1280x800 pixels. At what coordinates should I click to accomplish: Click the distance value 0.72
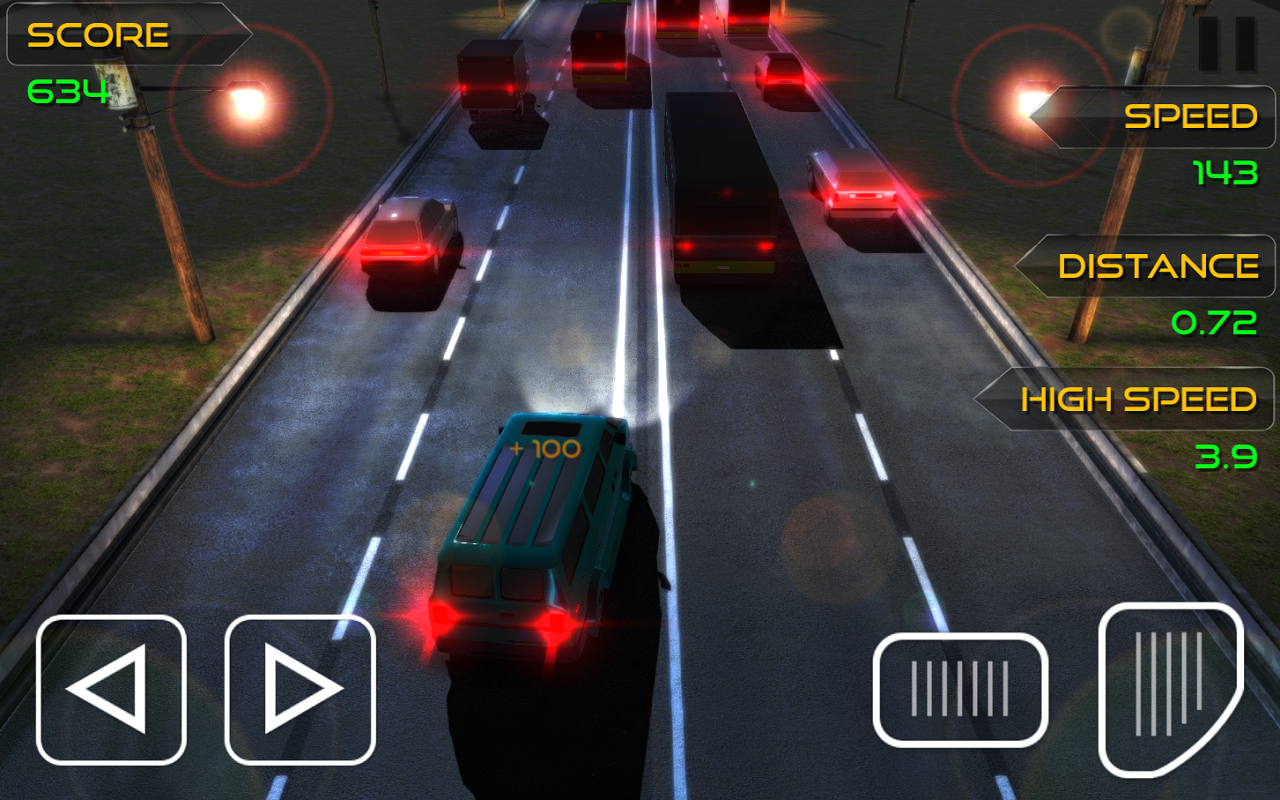coord(1213,323)
